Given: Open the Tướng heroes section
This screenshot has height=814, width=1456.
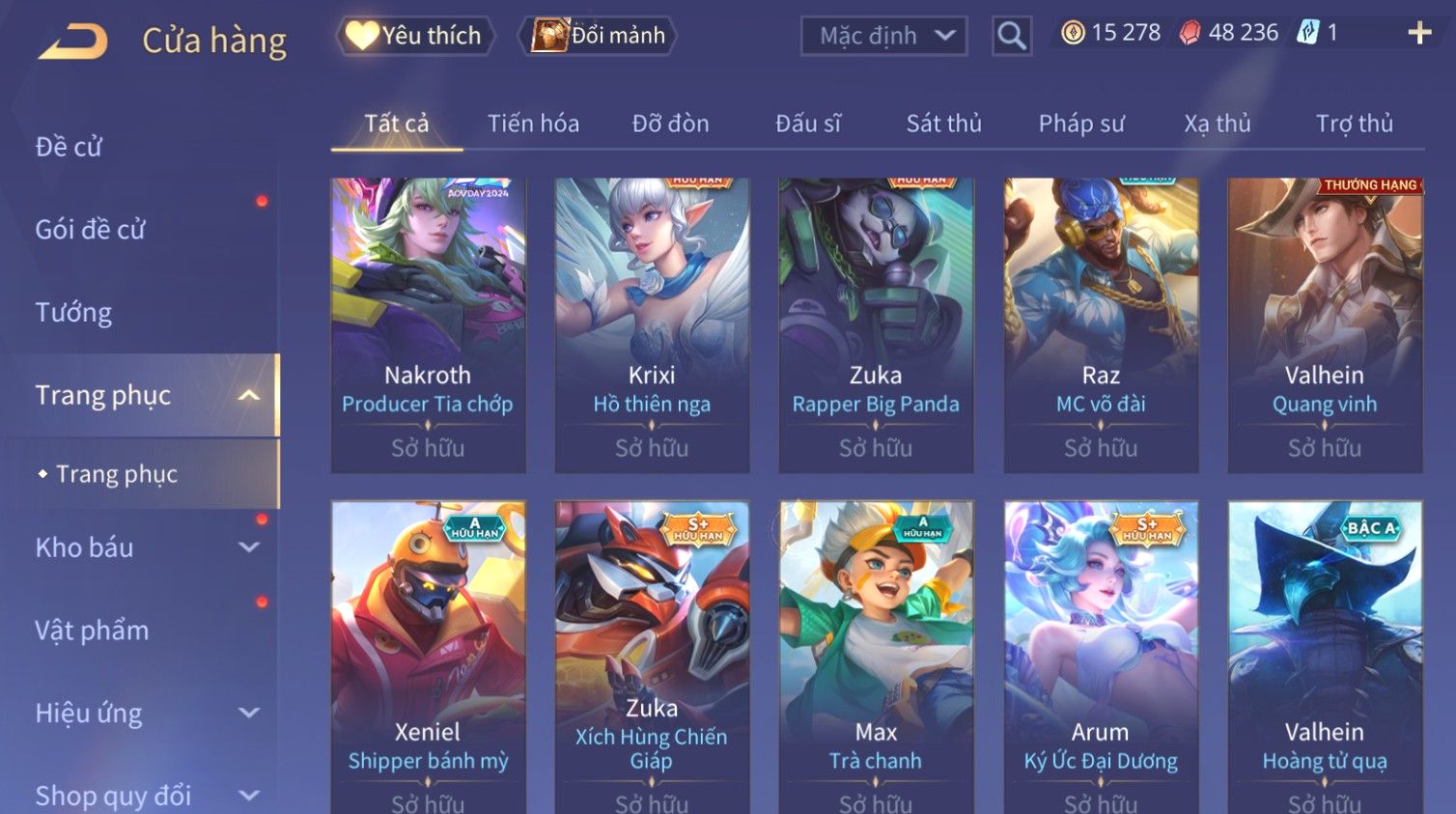Looking at the screenshot, I should coord(73,313).
